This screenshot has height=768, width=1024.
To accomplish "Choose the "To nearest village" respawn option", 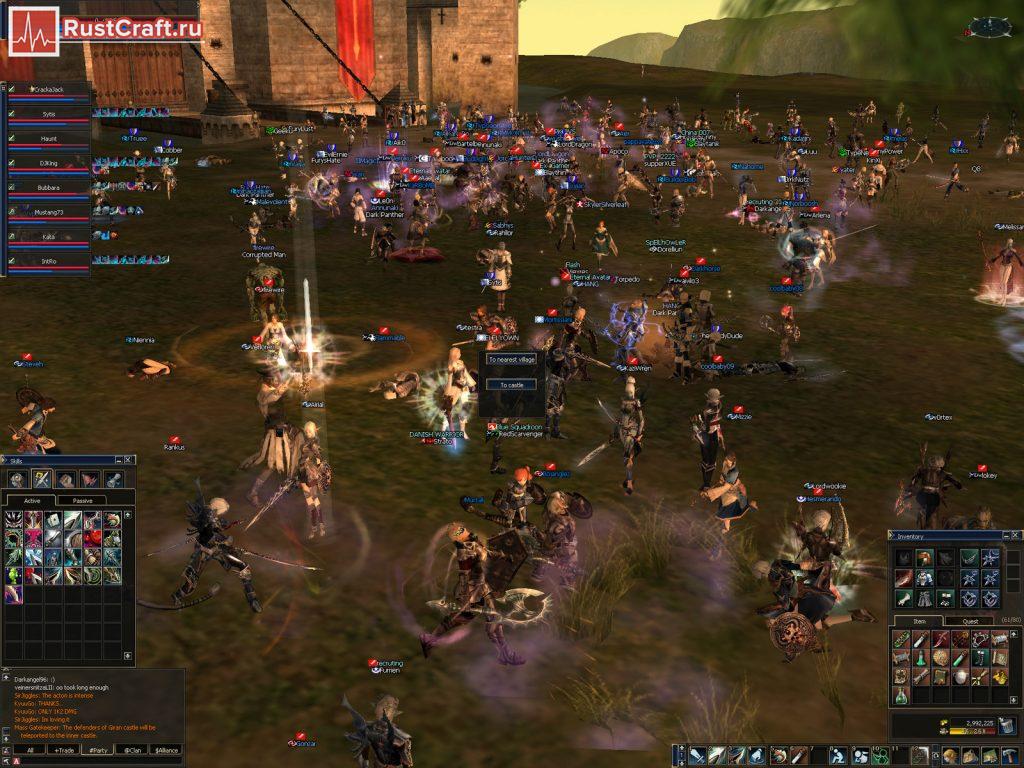I will (x=510, y=359).
